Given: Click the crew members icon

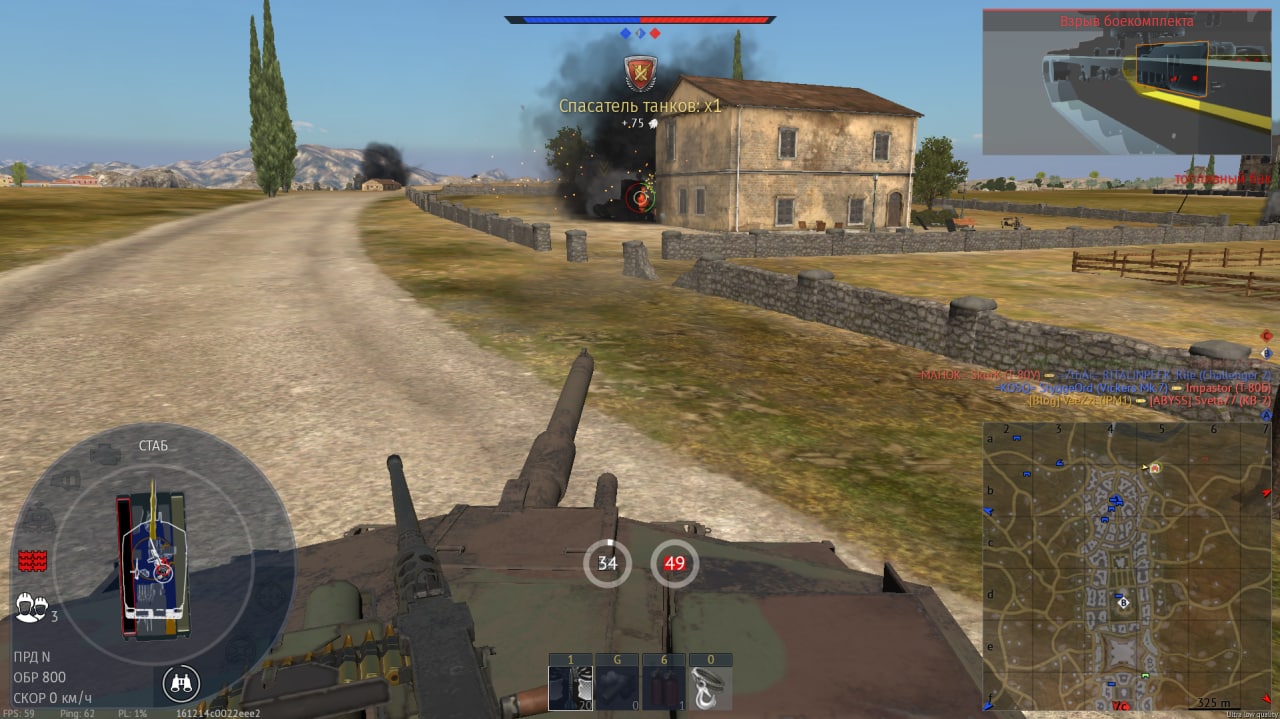Looking at the screenshot, I should point(29,605).
